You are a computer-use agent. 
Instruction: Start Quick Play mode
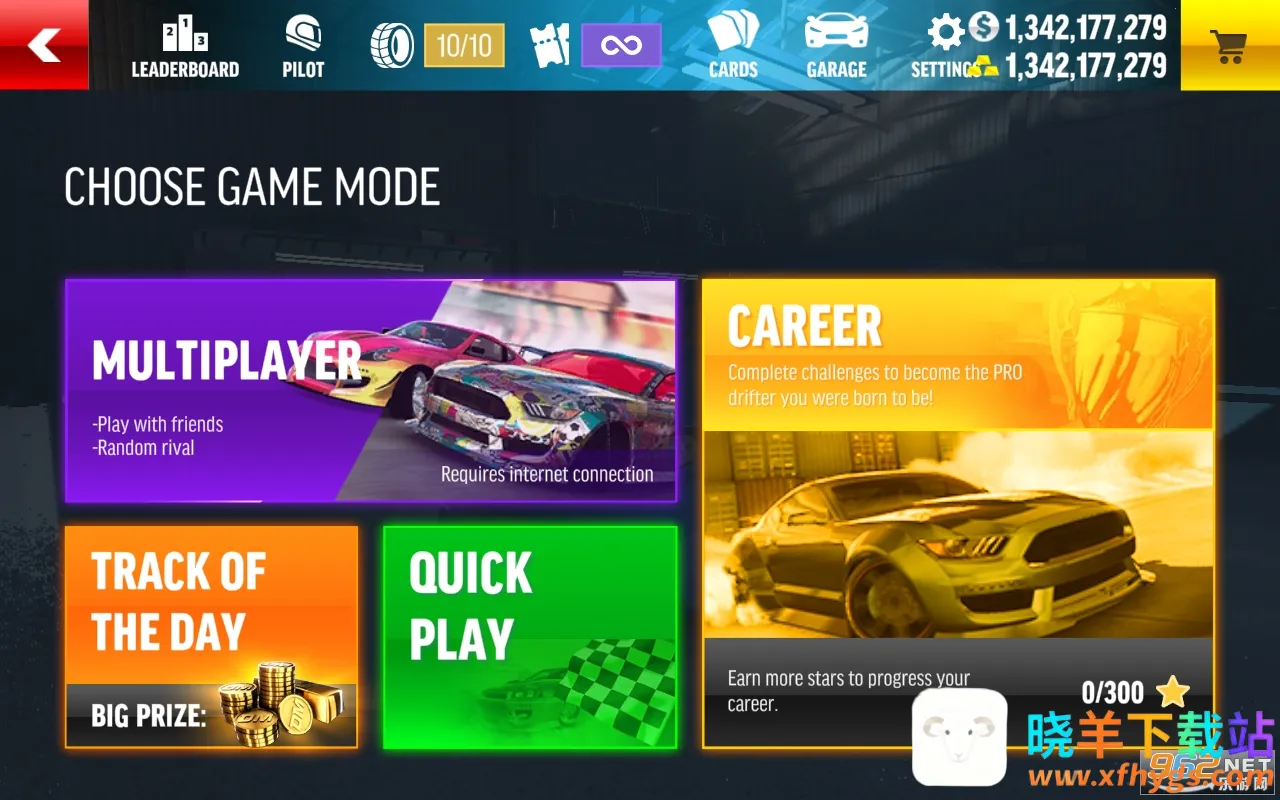529,637
